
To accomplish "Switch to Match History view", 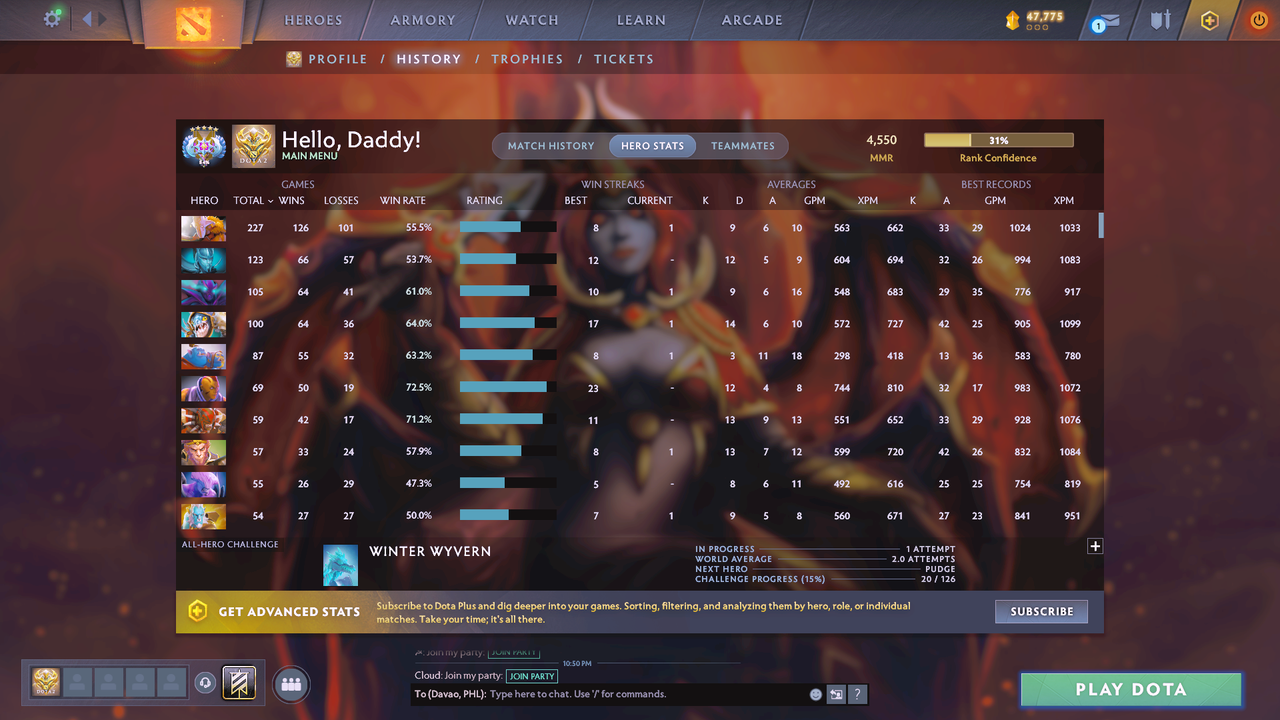I will [550, 145].
